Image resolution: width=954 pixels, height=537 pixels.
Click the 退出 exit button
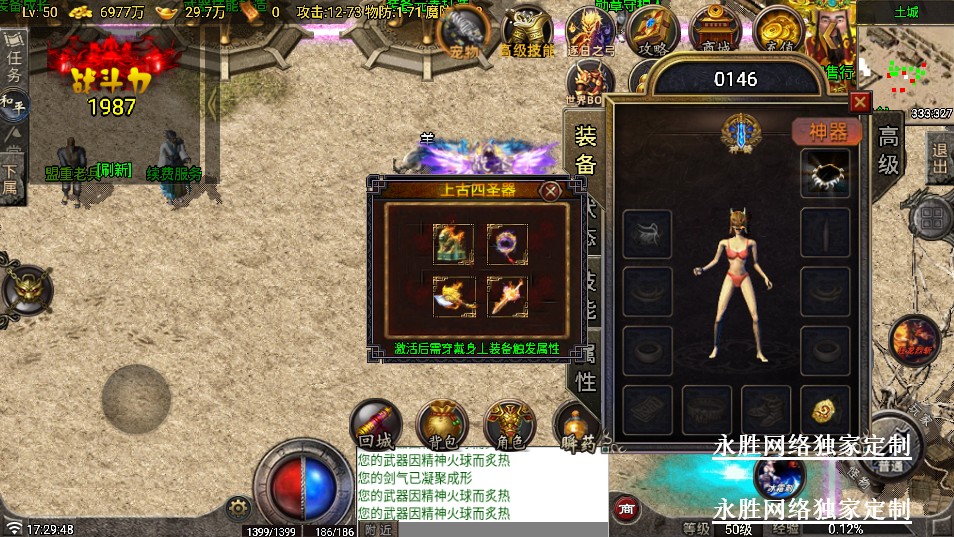940,158
